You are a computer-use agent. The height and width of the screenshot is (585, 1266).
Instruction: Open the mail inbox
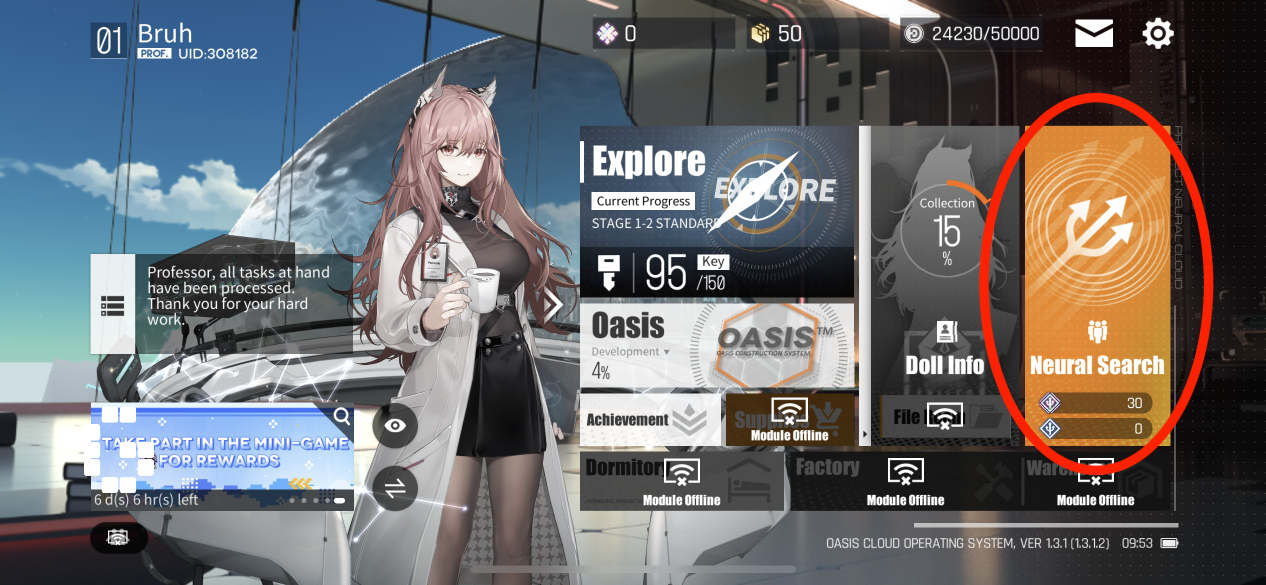(x=1094, y=34)
